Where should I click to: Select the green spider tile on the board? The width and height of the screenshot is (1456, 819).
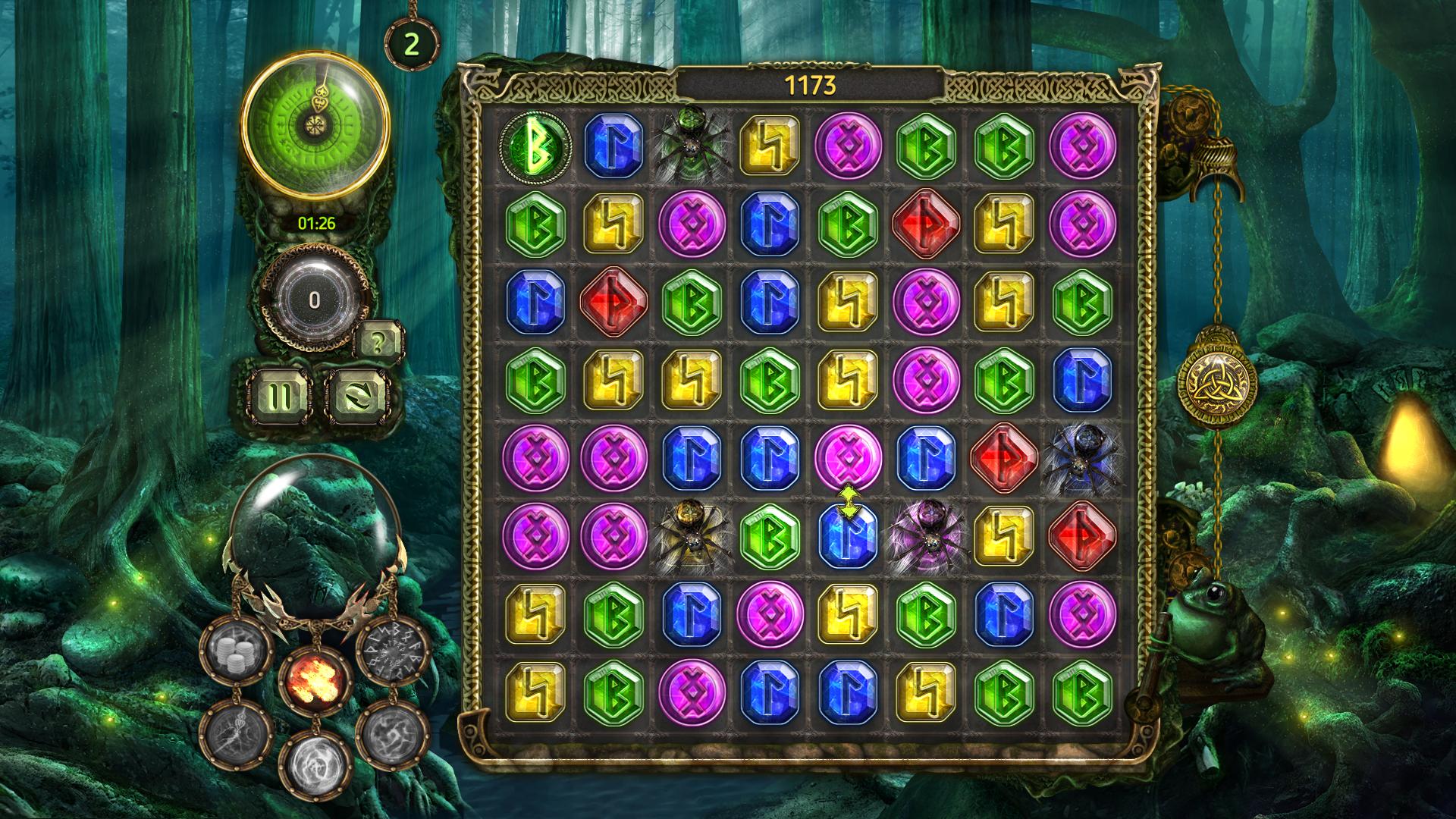(x=692, y=144)
